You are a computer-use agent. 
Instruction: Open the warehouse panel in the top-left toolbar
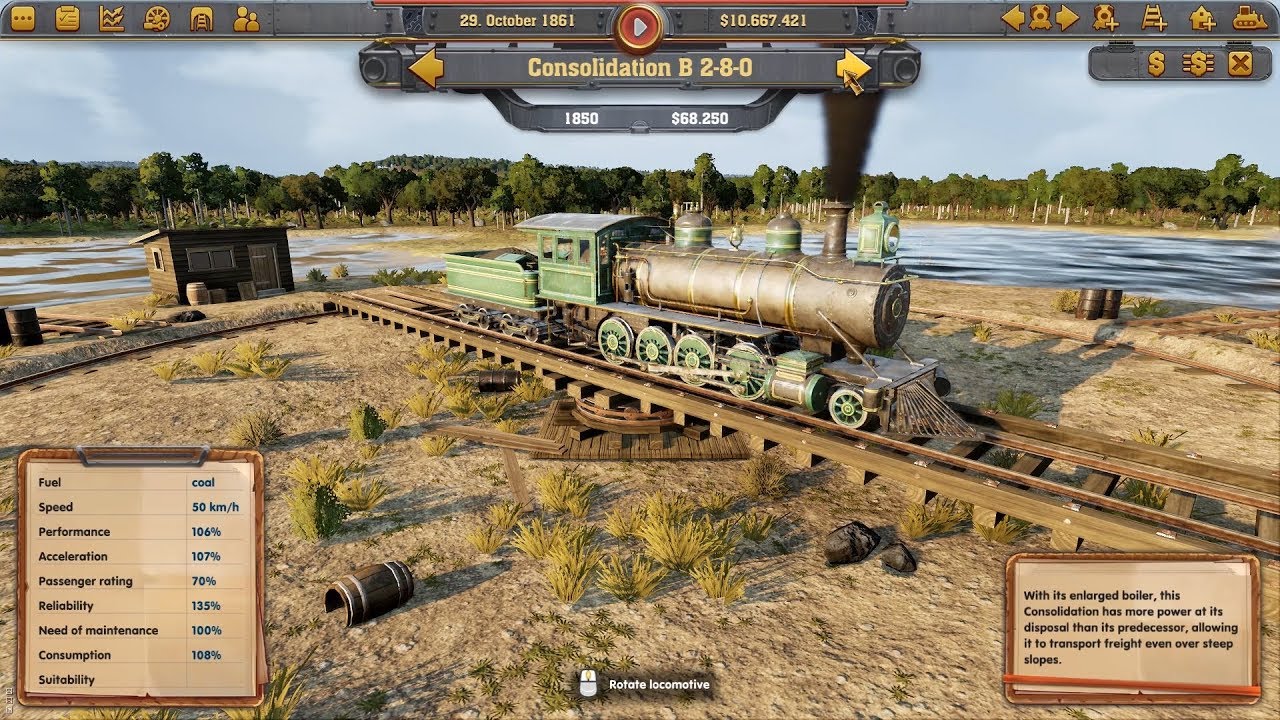pyautogui.click(x=200, y=16)
